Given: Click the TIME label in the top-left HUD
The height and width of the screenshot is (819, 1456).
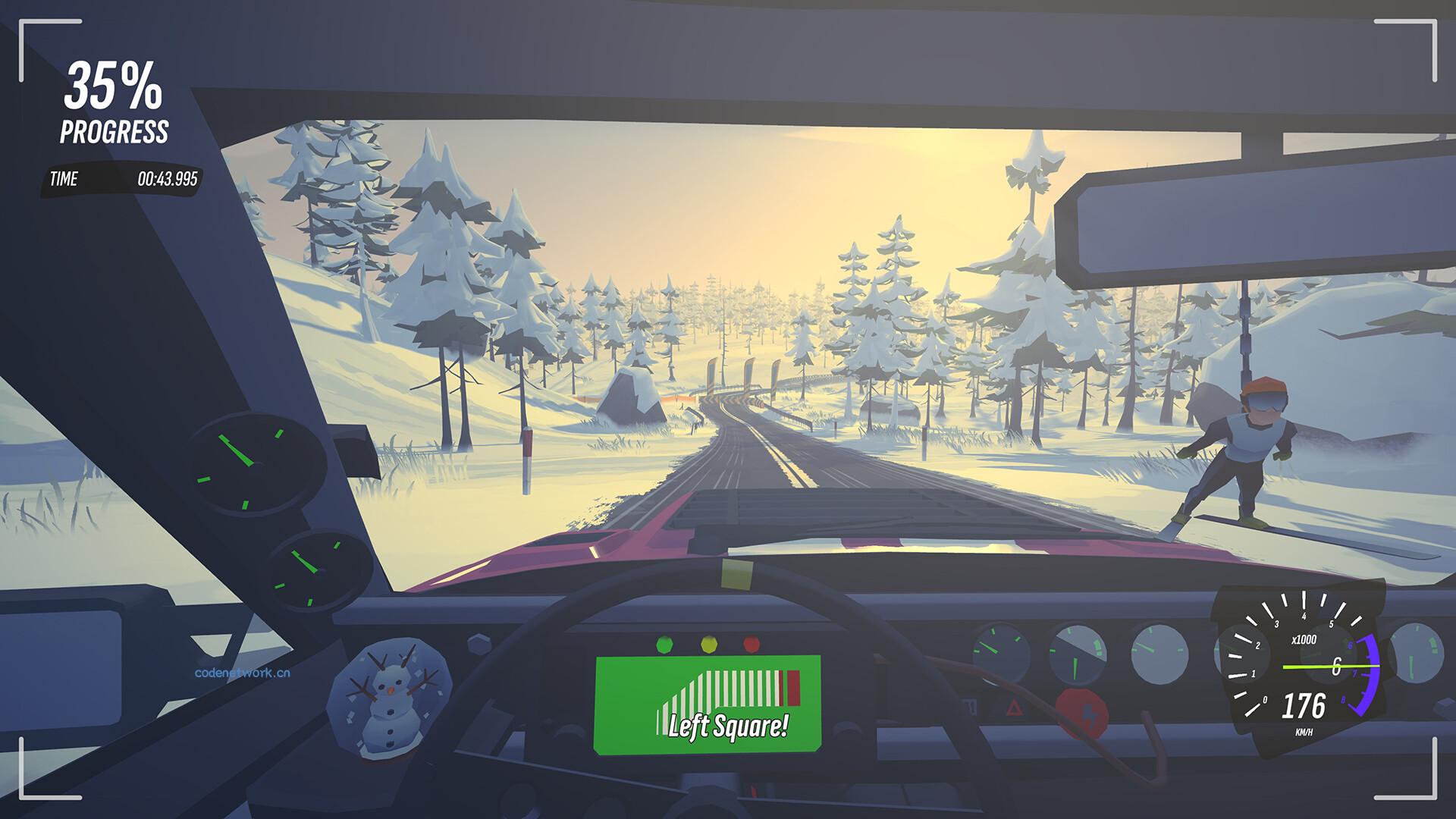Looking at the screenshot, I should (x=66, y=180).
